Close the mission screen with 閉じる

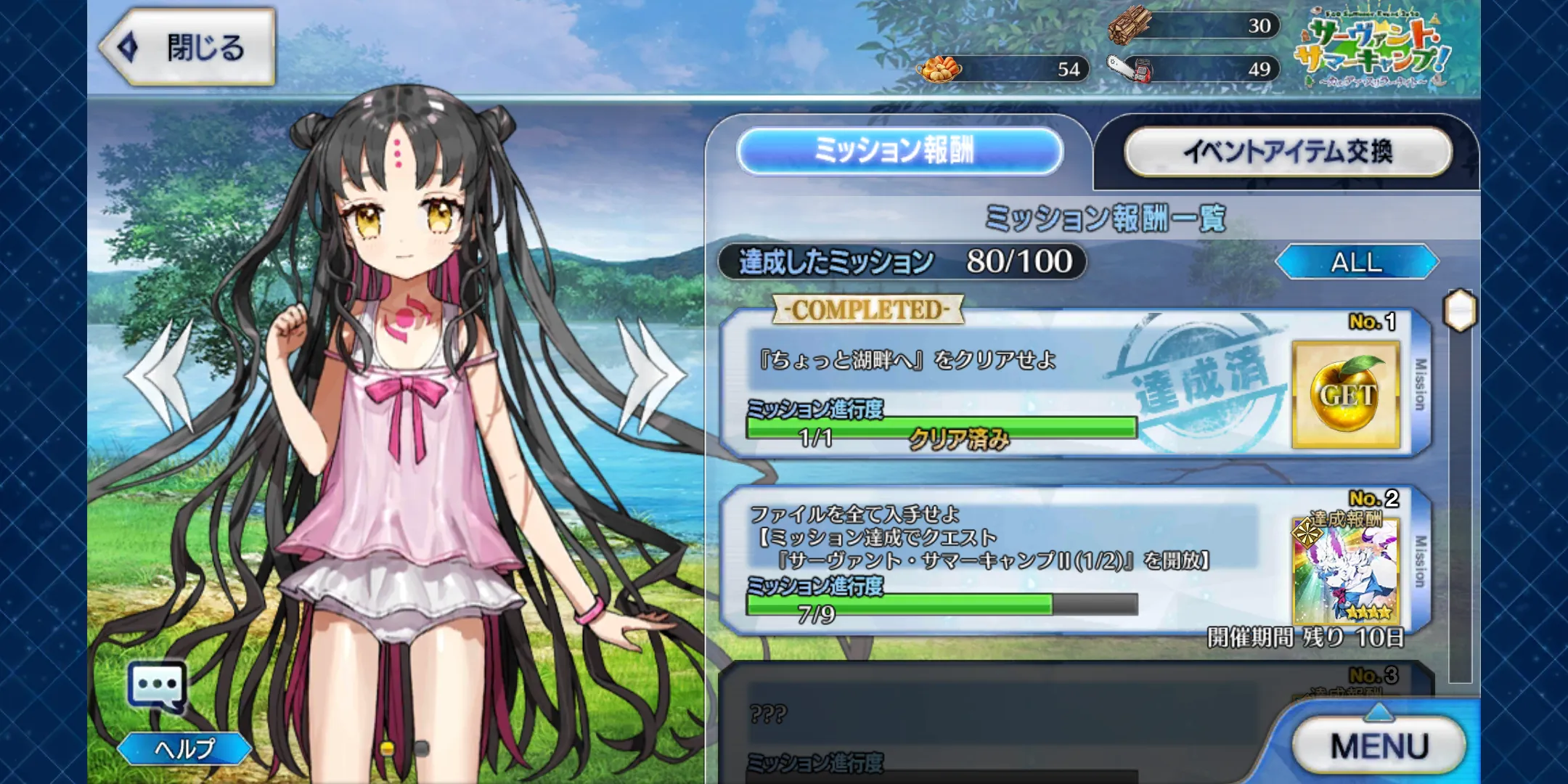point(187,48)
